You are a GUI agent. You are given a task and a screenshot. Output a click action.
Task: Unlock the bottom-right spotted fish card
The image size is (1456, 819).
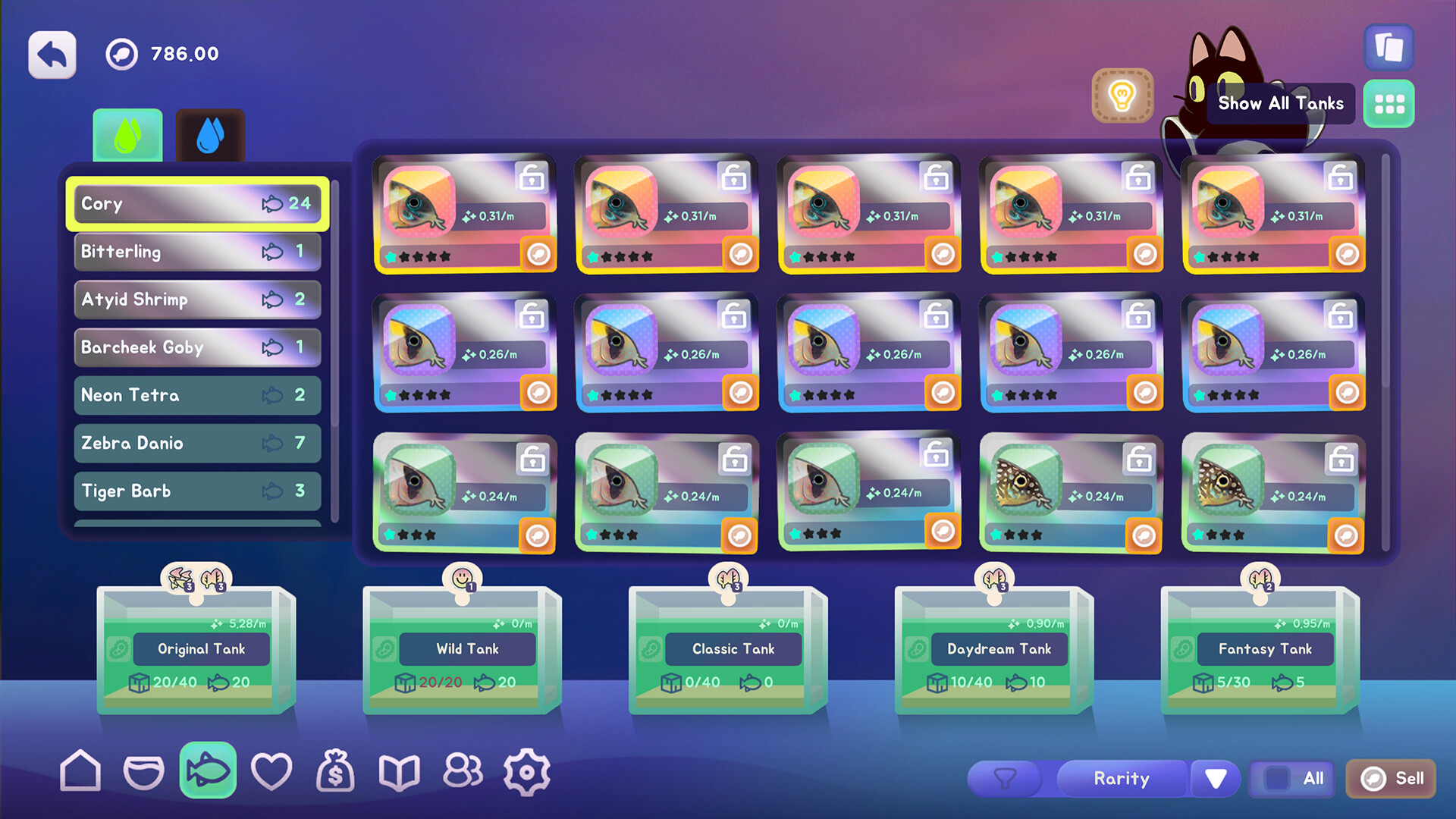tap(1341, 459)
